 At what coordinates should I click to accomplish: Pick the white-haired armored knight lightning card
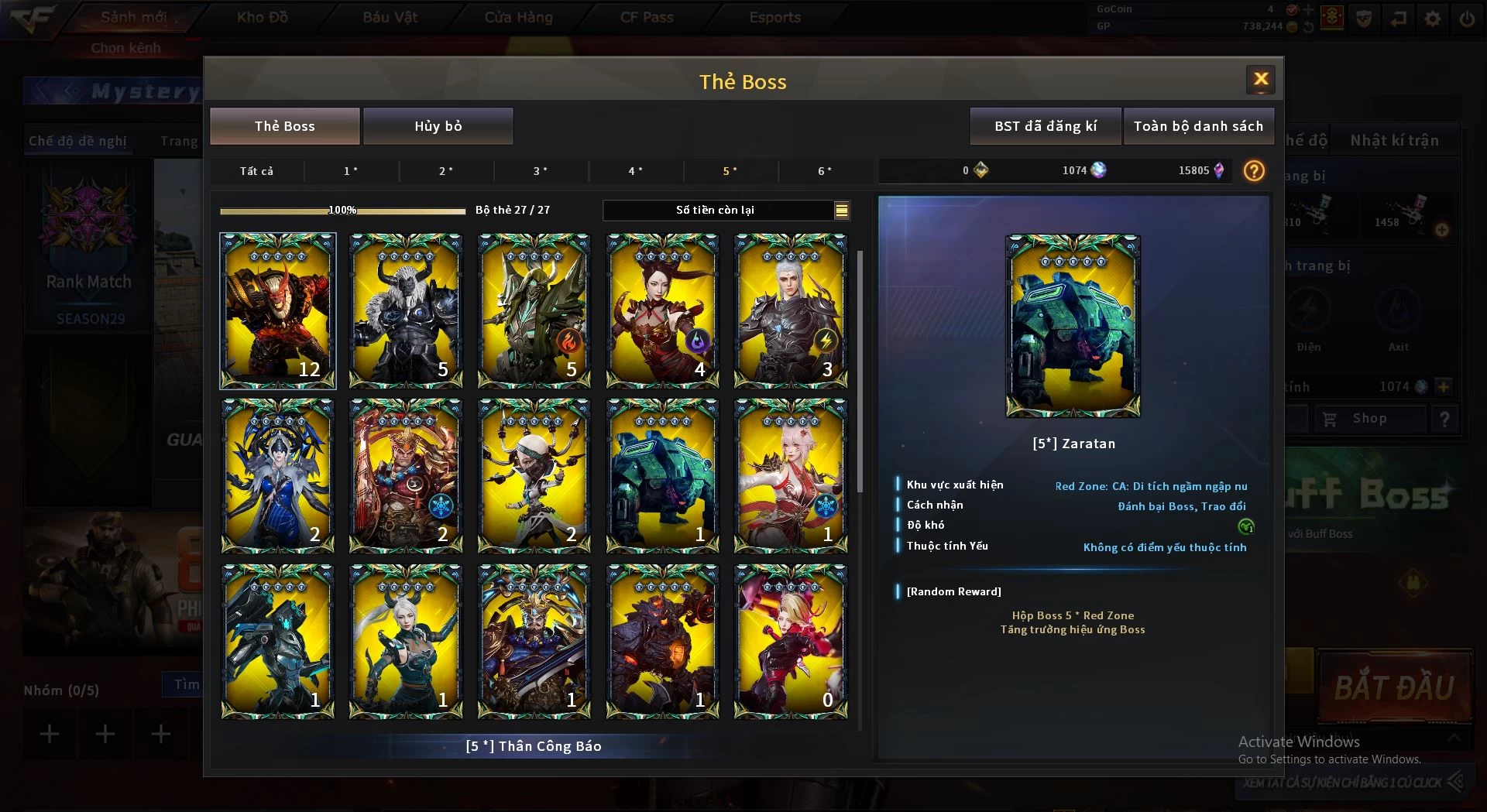pyautogui.click(x=790, y=310)
